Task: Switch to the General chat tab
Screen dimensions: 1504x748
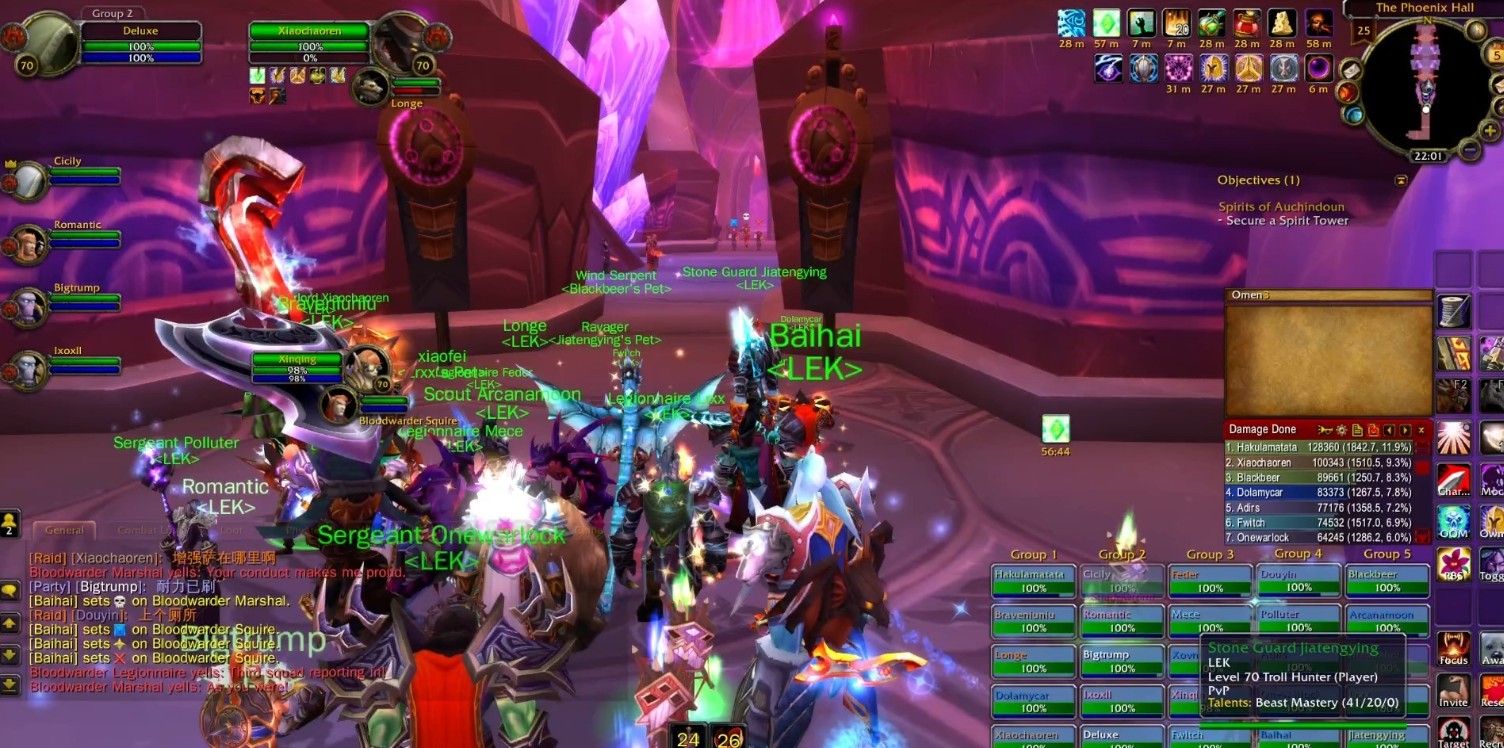Action: pyautogui.click(x=64, y=530)
